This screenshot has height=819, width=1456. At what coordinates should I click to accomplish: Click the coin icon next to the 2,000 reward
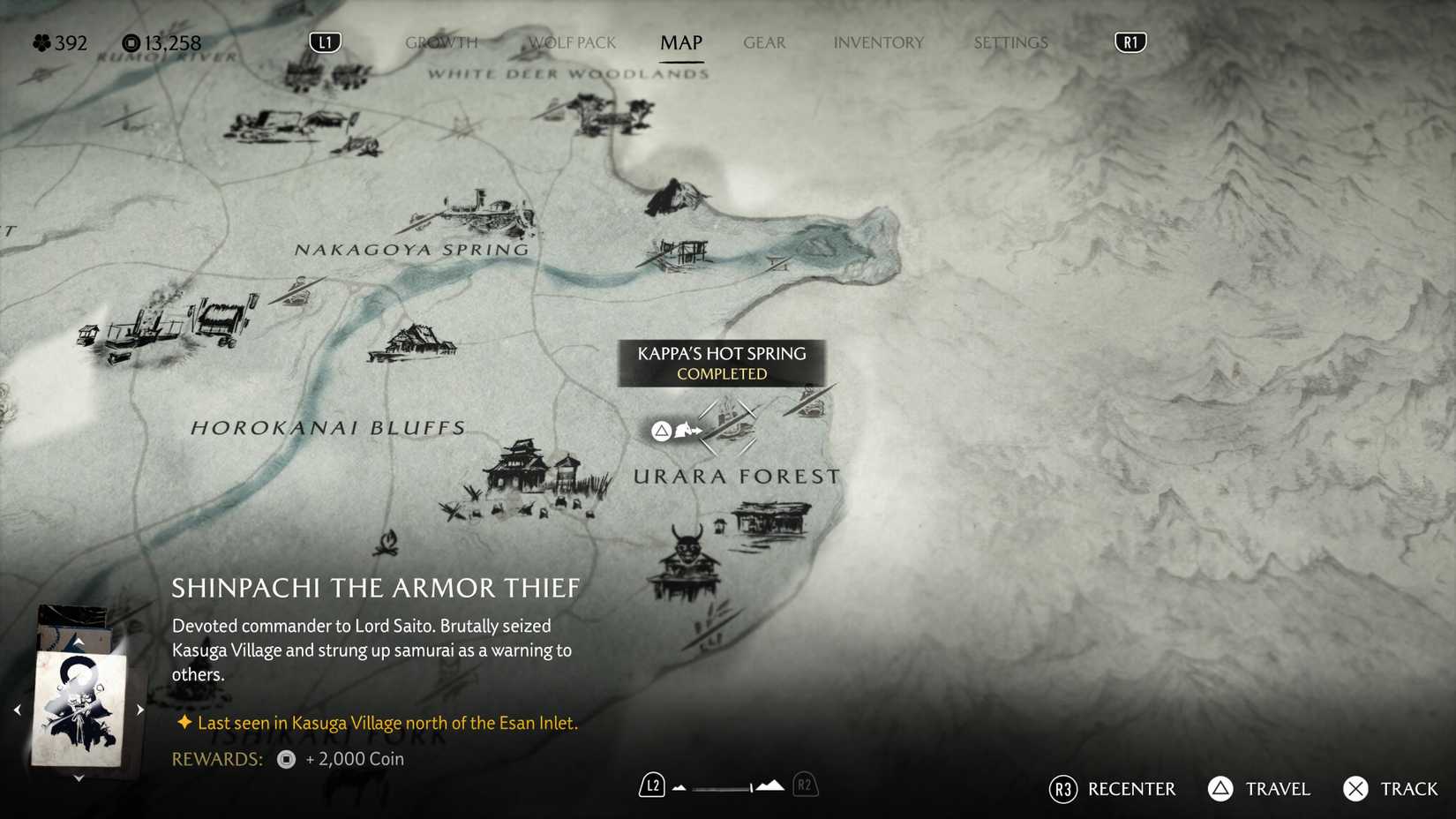tap(284, 759)
